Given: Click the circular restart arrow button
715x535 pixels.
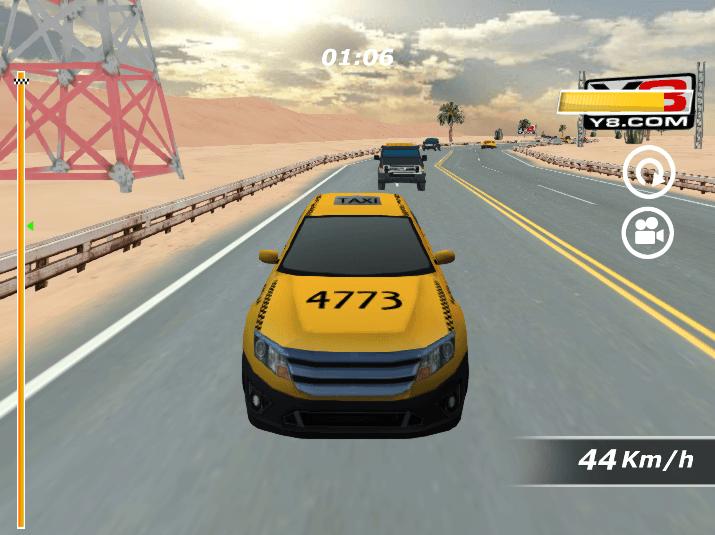Looking at the screenshot, I should pyautogui.click(x=649, y=174).
